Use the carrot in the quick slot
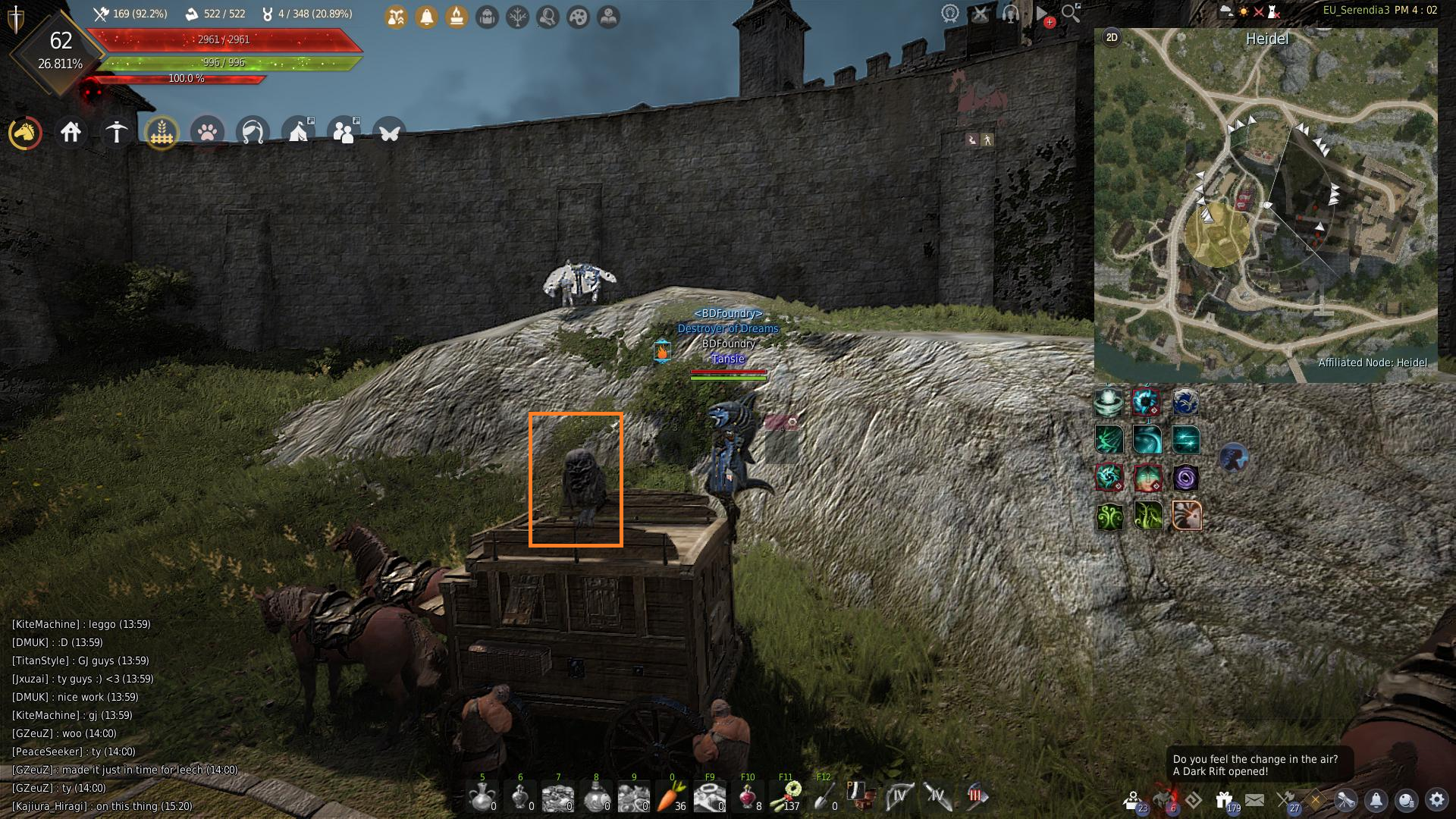The height and width of the screenshot is (819, 1456). click(x=670, y=796)
